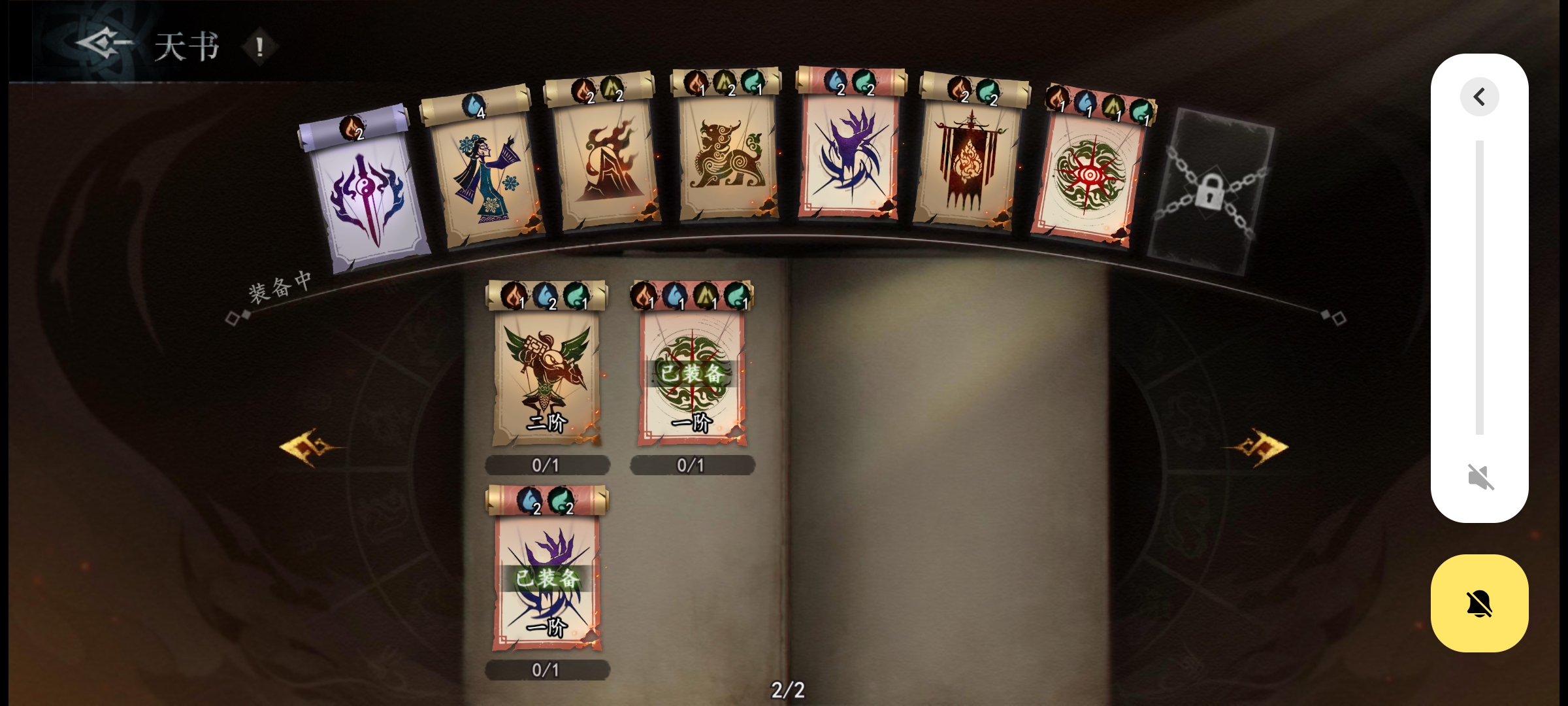Tap the yellow notification bell button
Image resolution: width=1568 pixels, height=706 pixels.
click(1479, 603)
